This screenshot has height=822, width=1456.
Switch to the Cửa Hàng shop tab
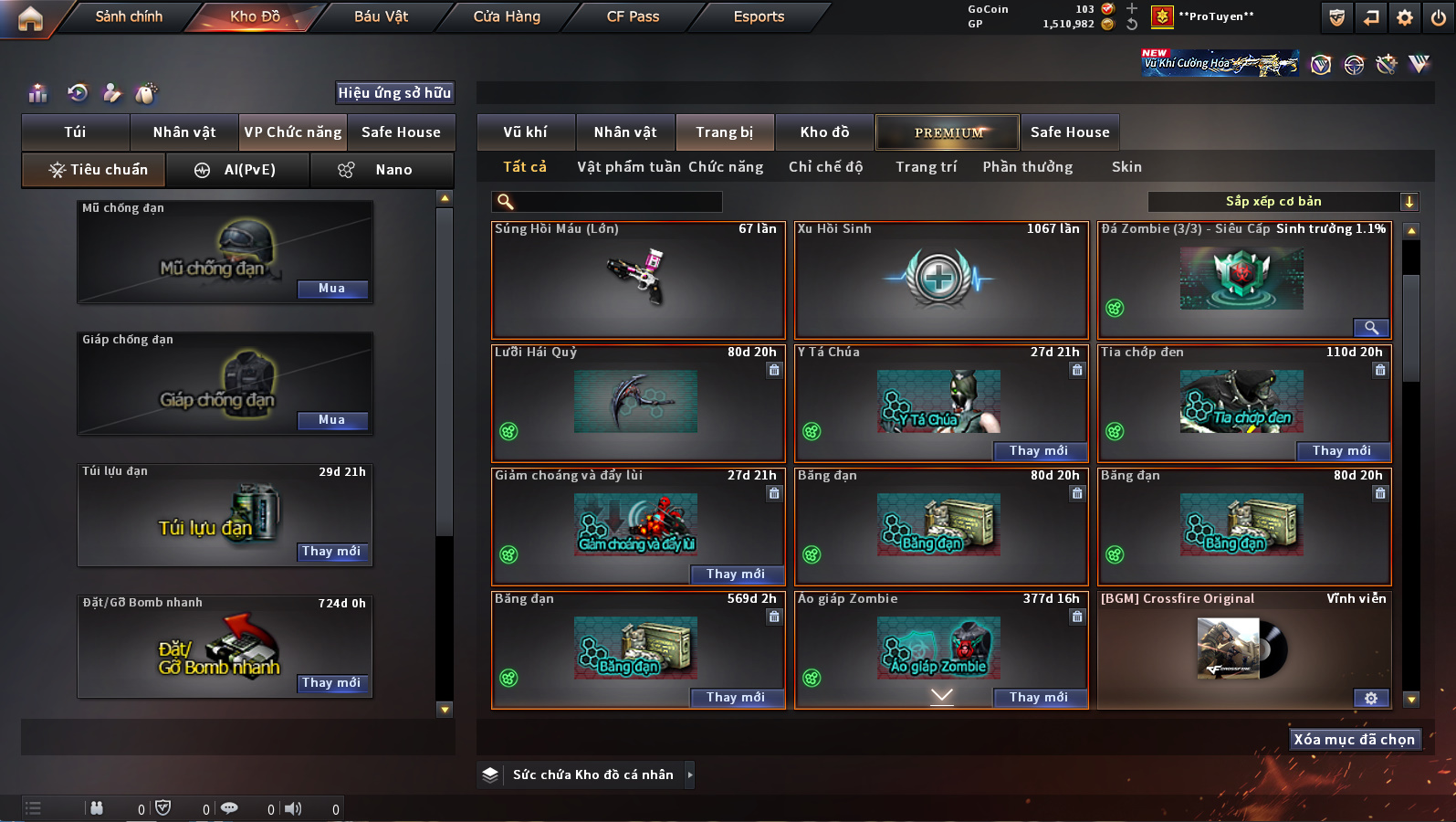(x=507, y=16)
